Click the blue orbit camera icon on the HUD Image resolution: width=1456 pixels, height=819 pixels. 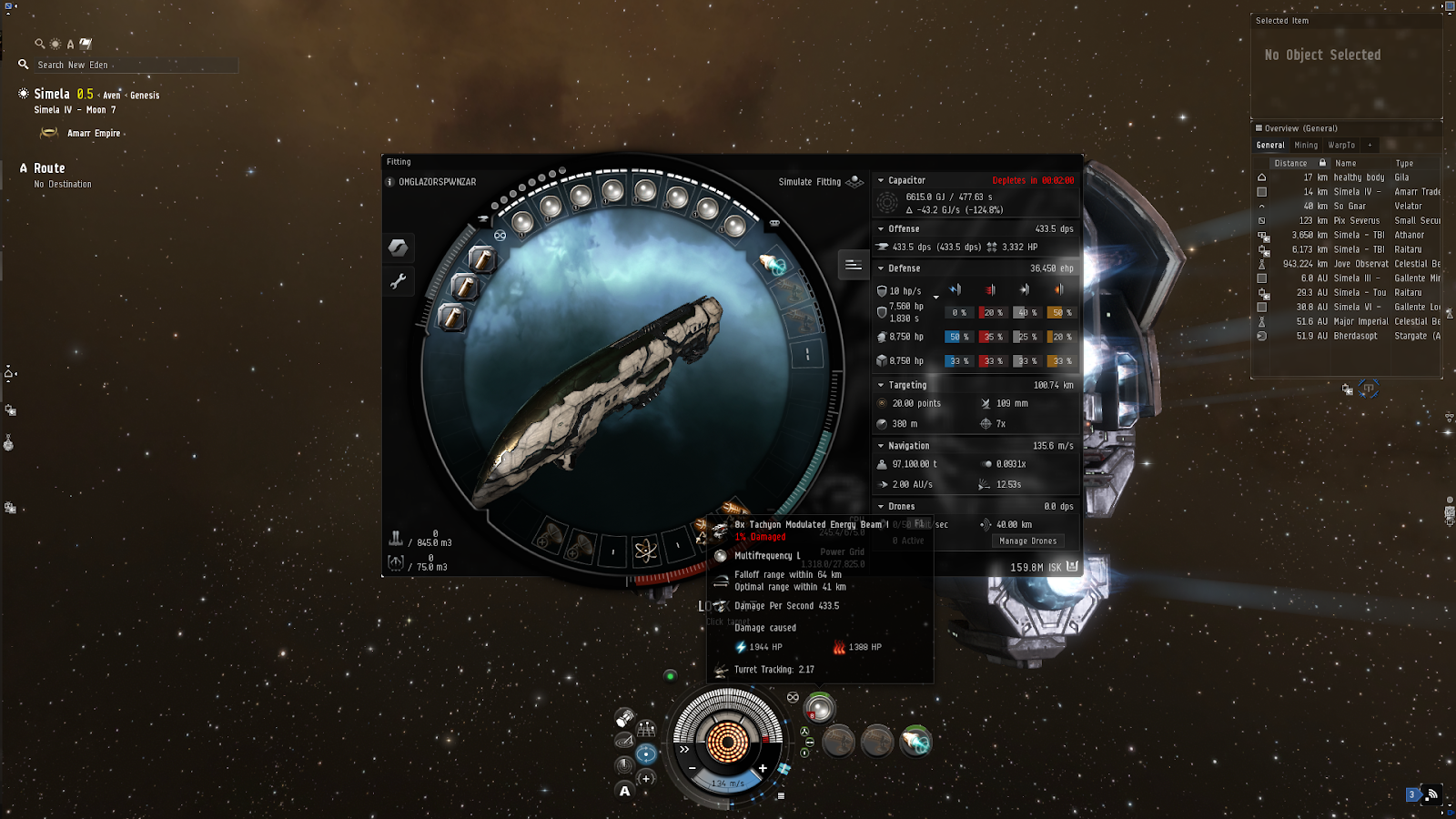(646, 753)
